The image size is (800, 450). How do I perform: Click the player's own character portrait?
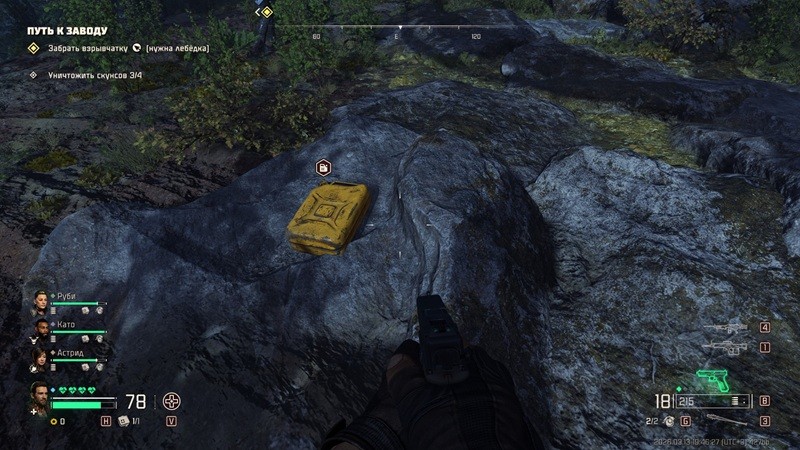(x=40, y=396)
